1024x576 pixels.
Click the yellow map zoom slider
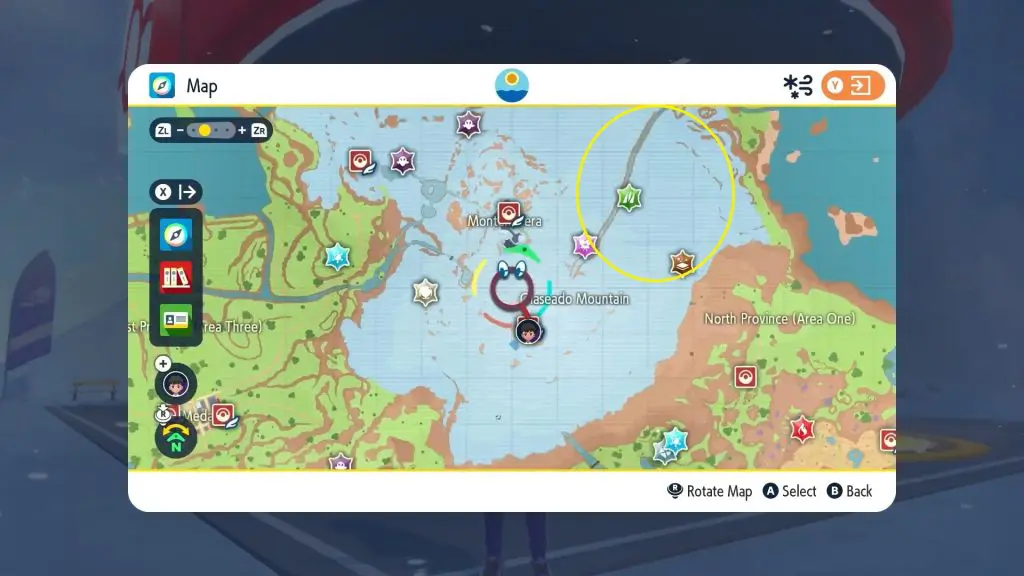tap(205, 130)
